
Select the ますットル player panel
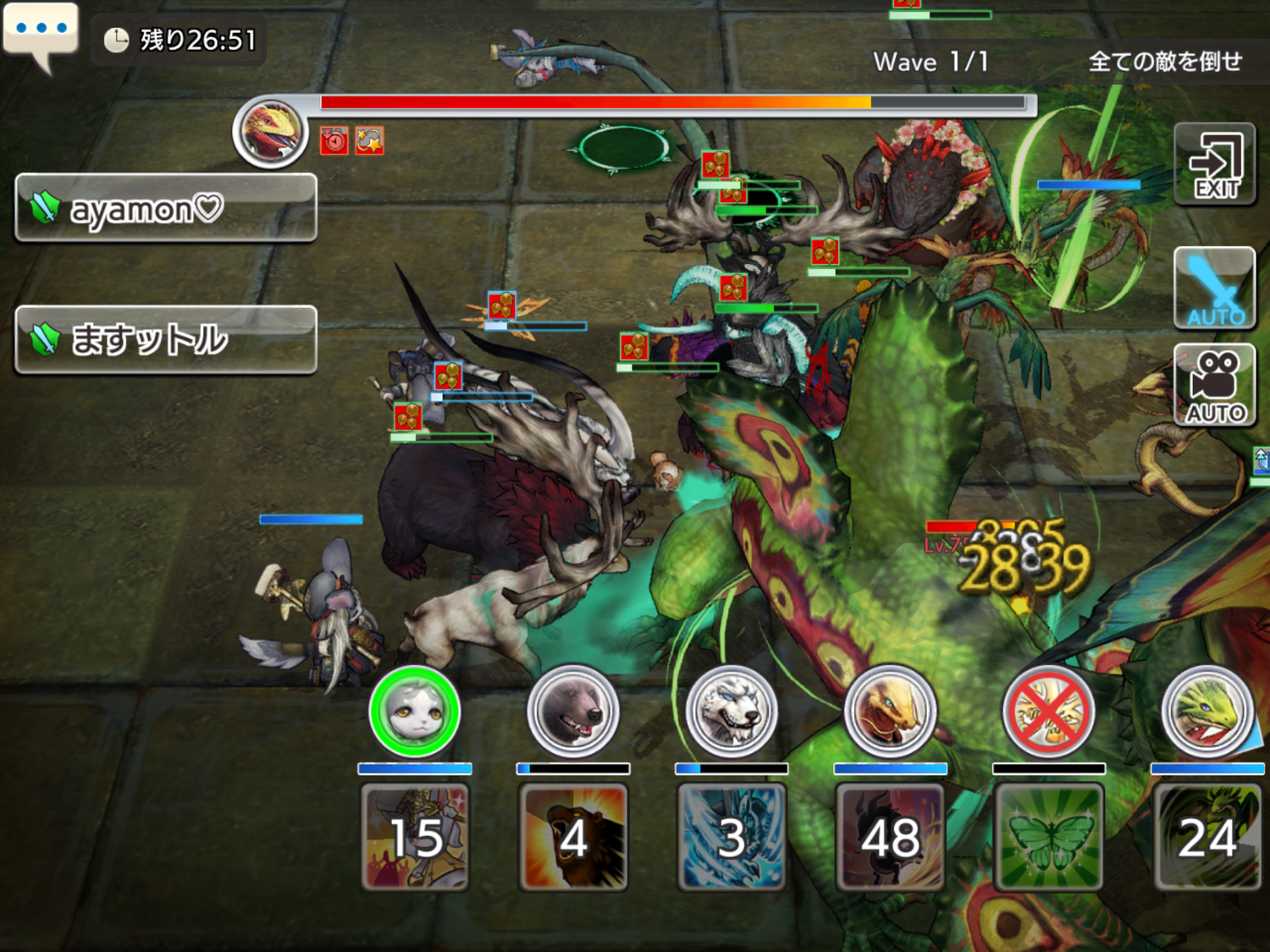[x=166, y=339]
